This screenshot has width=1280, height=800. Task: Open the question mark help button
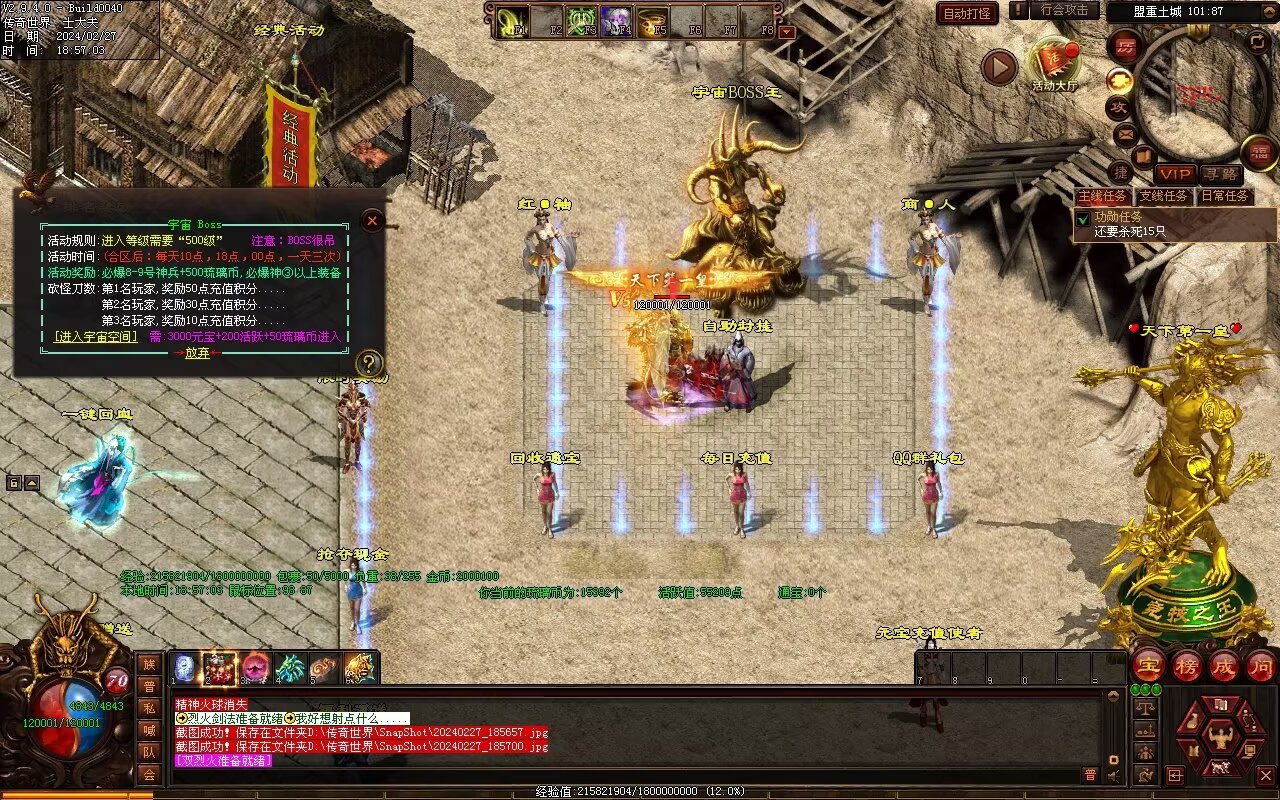click(369, 363)
